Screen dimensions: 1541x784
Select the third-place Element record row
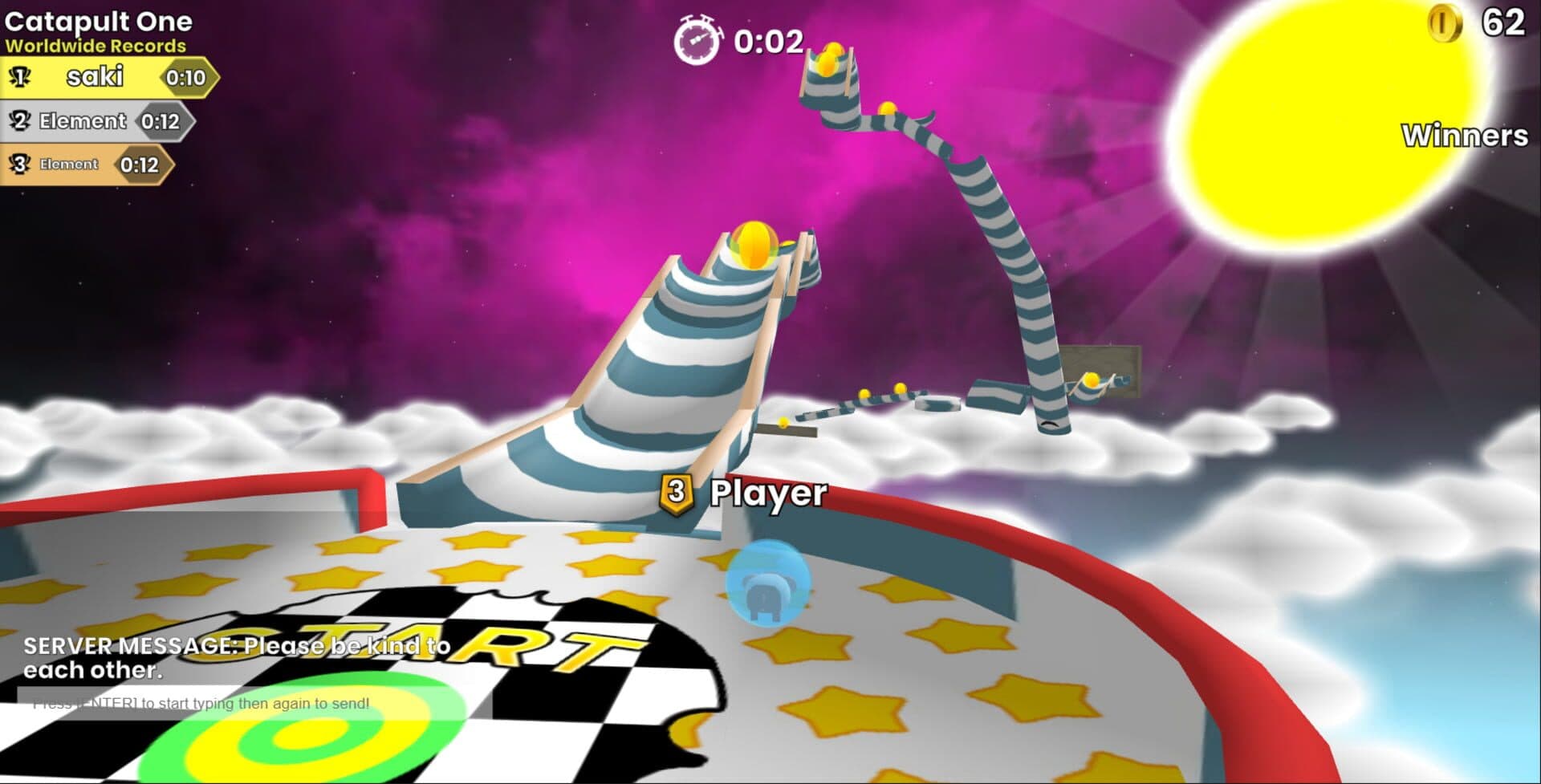pos(86,165)
